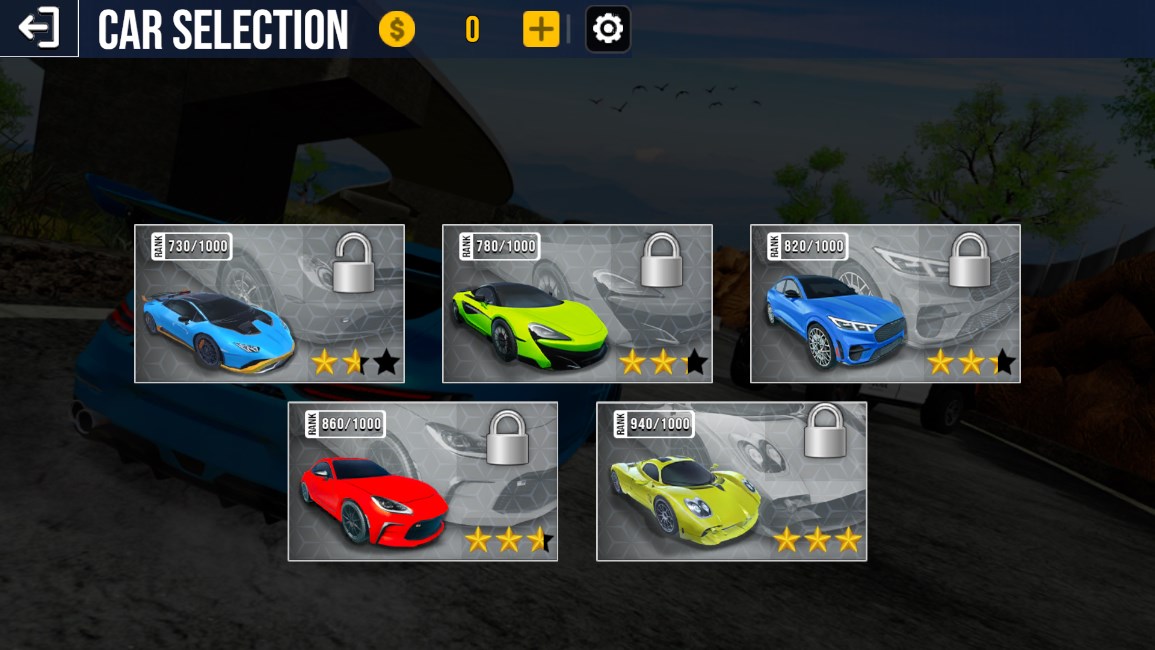Open the settings gear
The height and width of the screenshot is (650, 1155).
click(608, 29)
